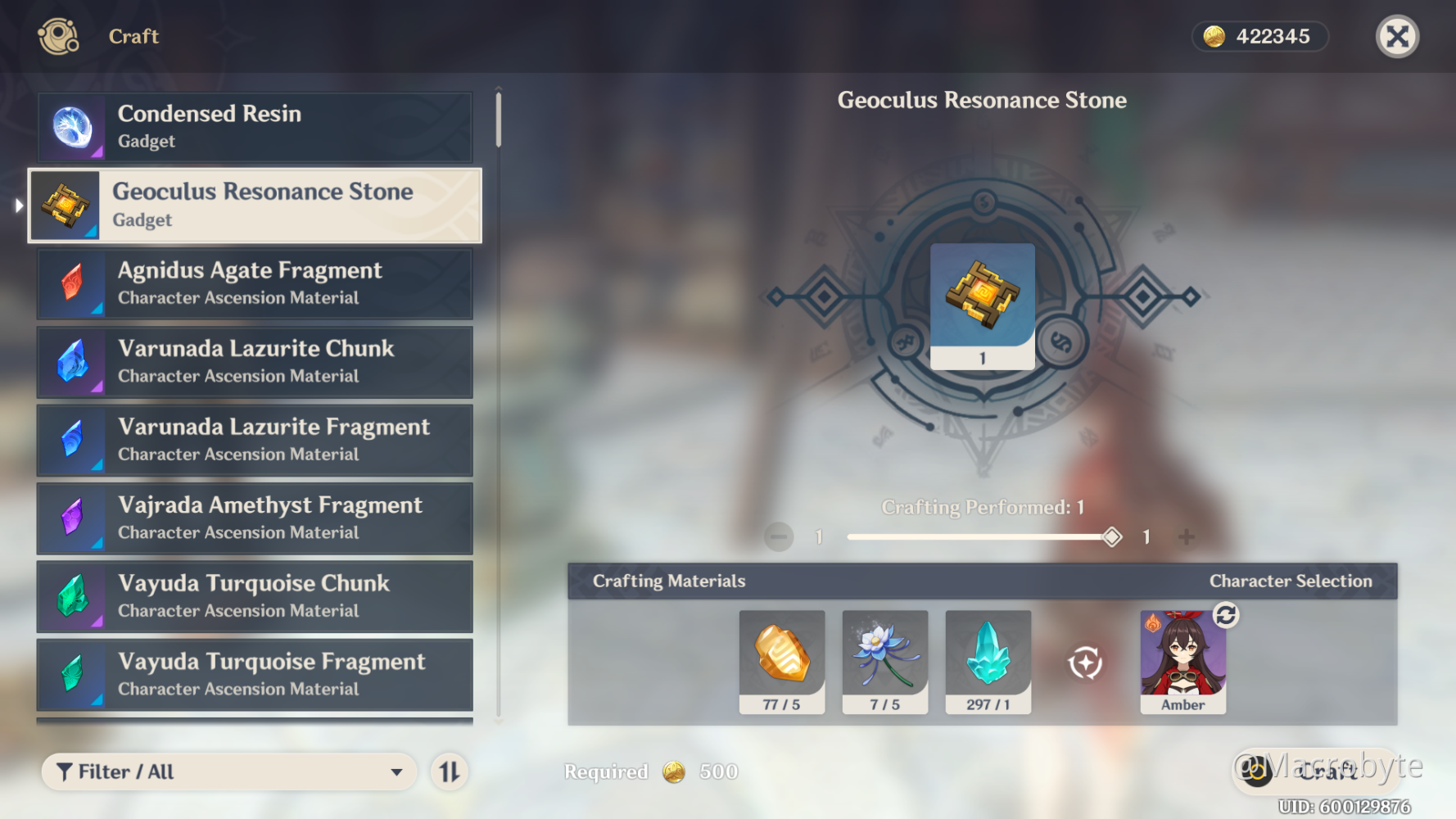The height and width of the screenshot is (819, 1456).
Task: Select Vayuda Turquoise Fragment recipe
Action: (x=255, y=675)
